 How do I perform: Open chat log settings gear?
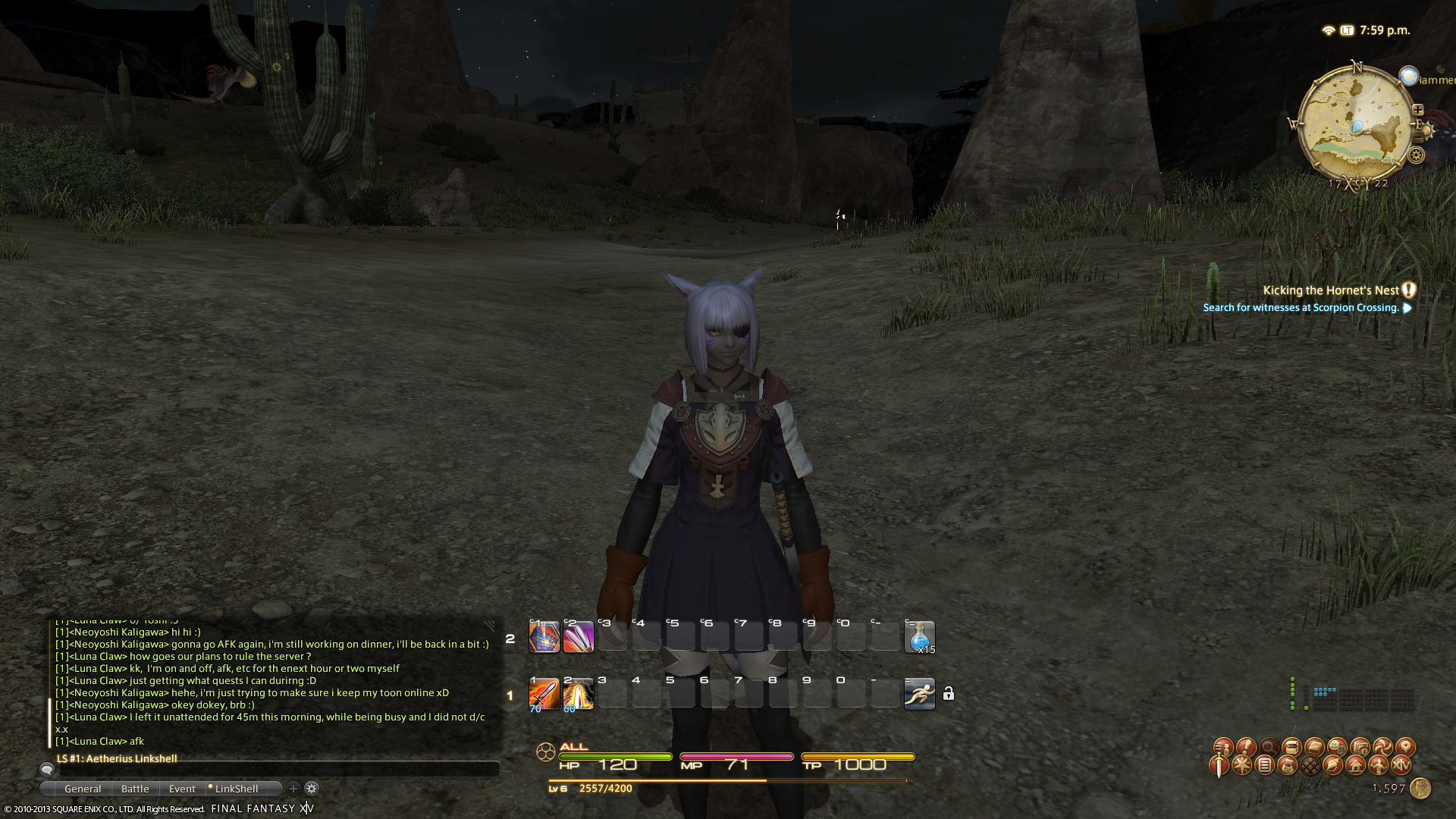312,789
